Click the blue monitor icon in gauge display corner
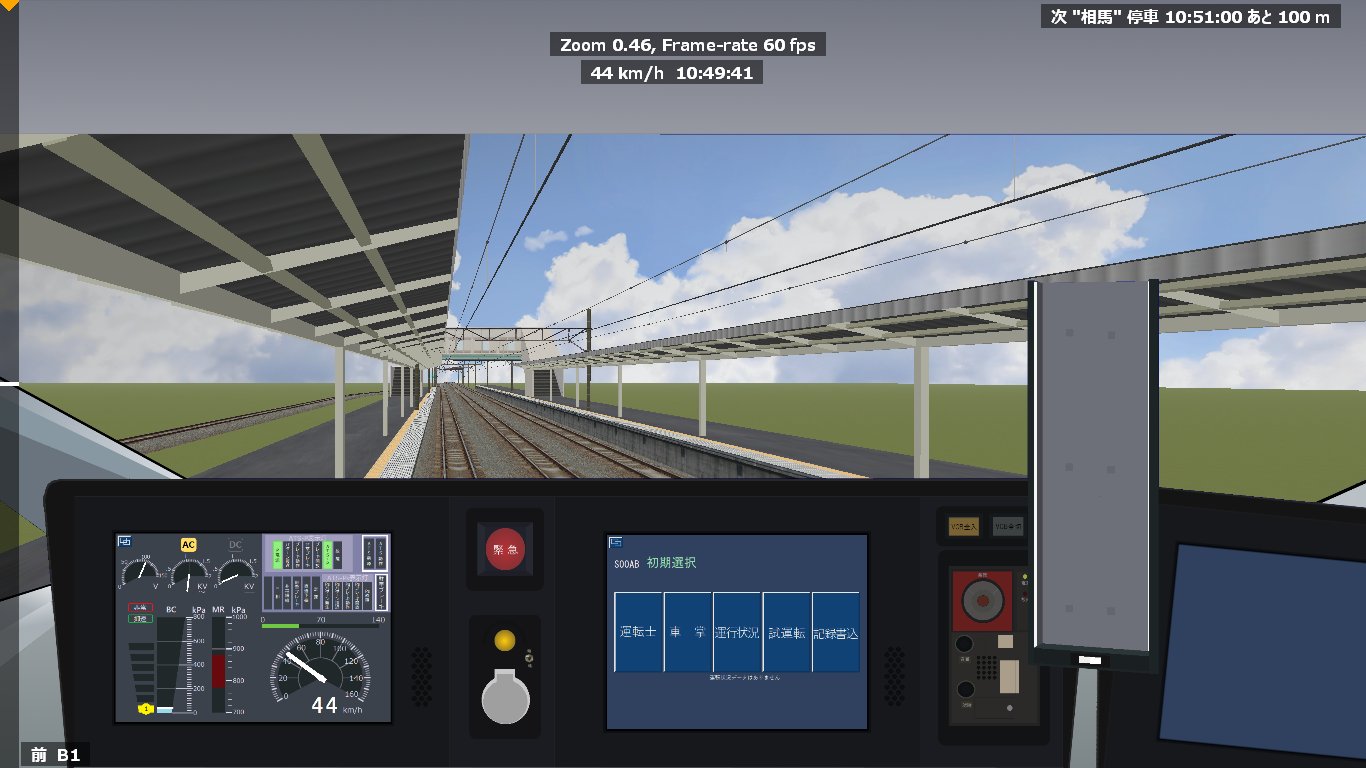 [x=126, y=540]
